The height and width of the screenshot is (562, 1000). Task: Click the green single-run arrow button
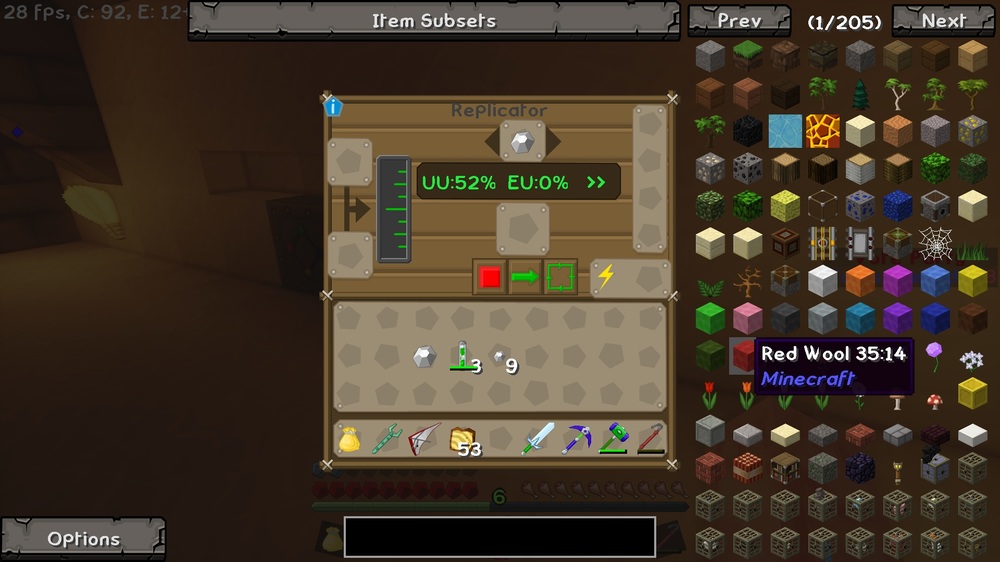point(525,277)
